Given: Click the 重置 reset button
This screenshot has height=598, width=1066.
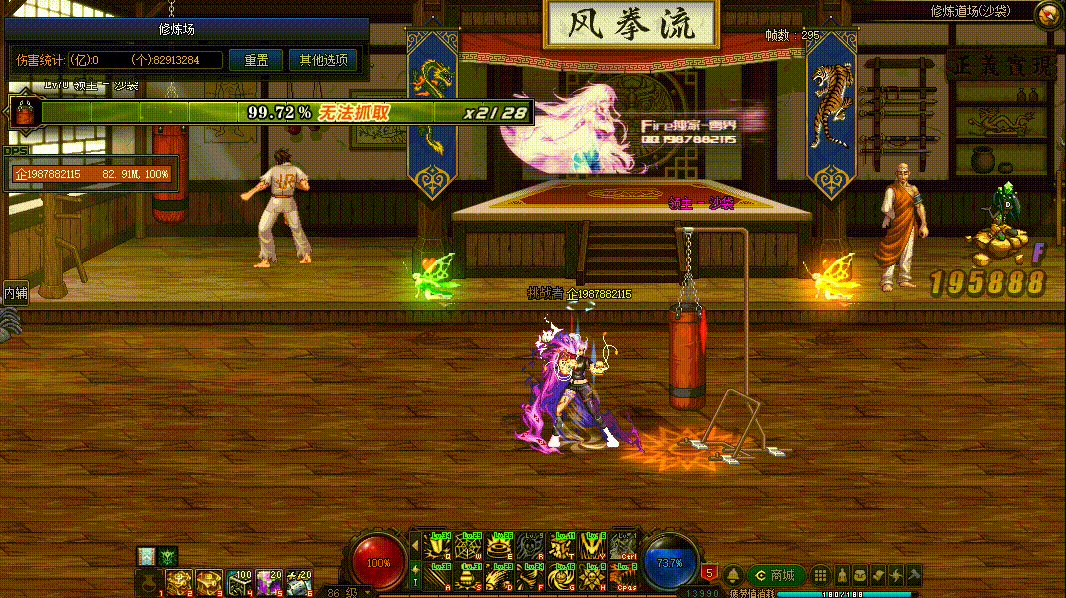Looking at the screenshot, I should [x=255, y=60].
